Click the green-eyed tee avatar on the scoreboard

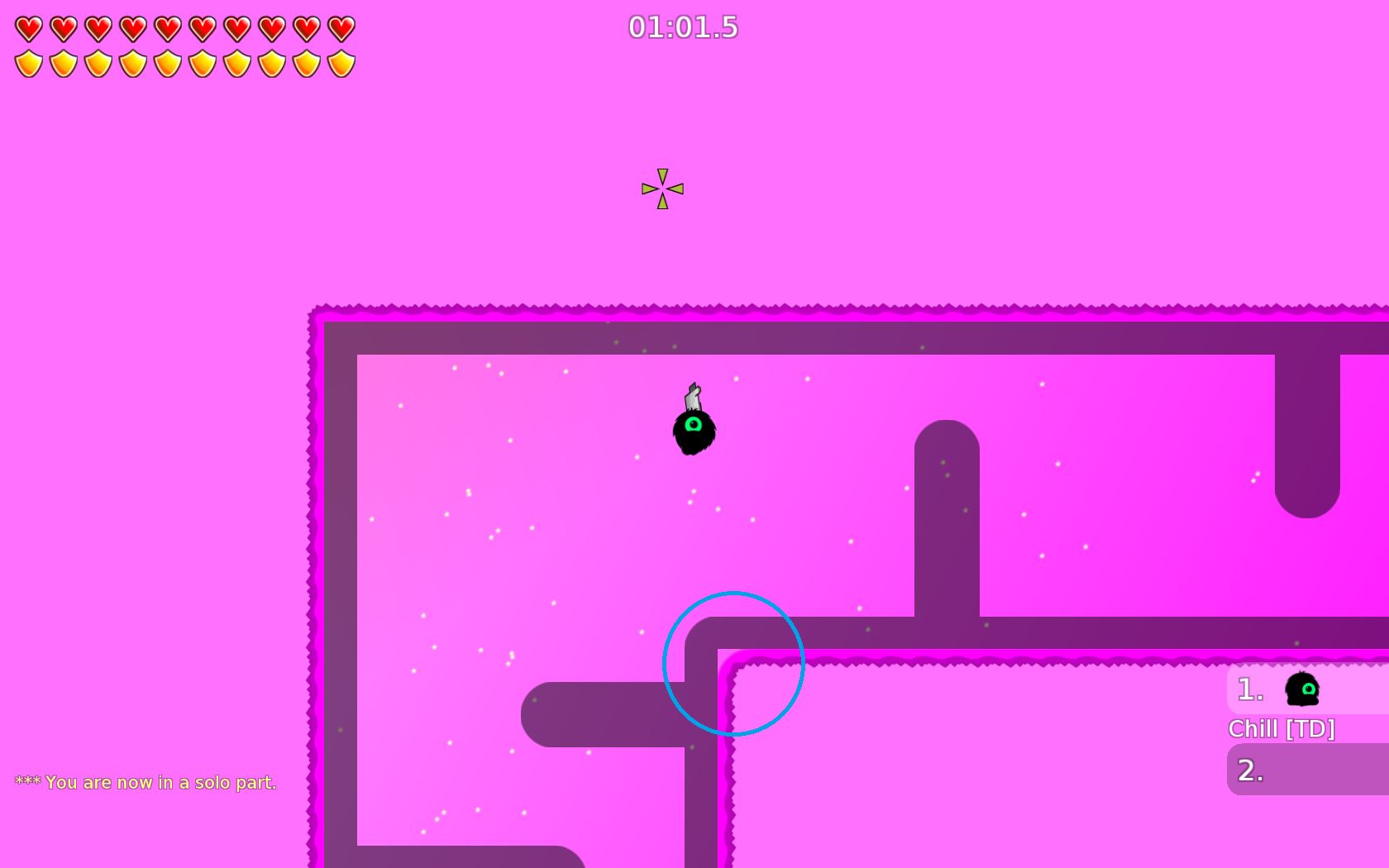pos(1301,690)
